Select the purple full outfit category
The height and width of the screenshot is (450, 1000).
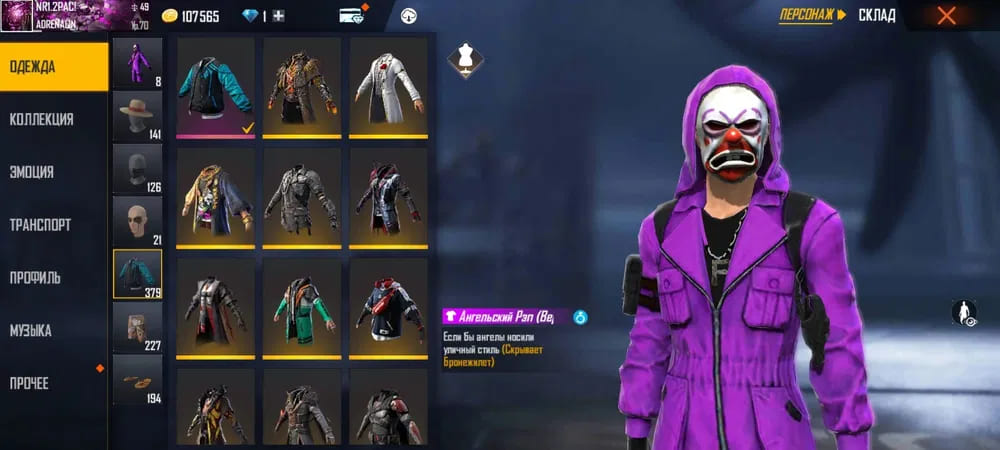coord(137,63)
